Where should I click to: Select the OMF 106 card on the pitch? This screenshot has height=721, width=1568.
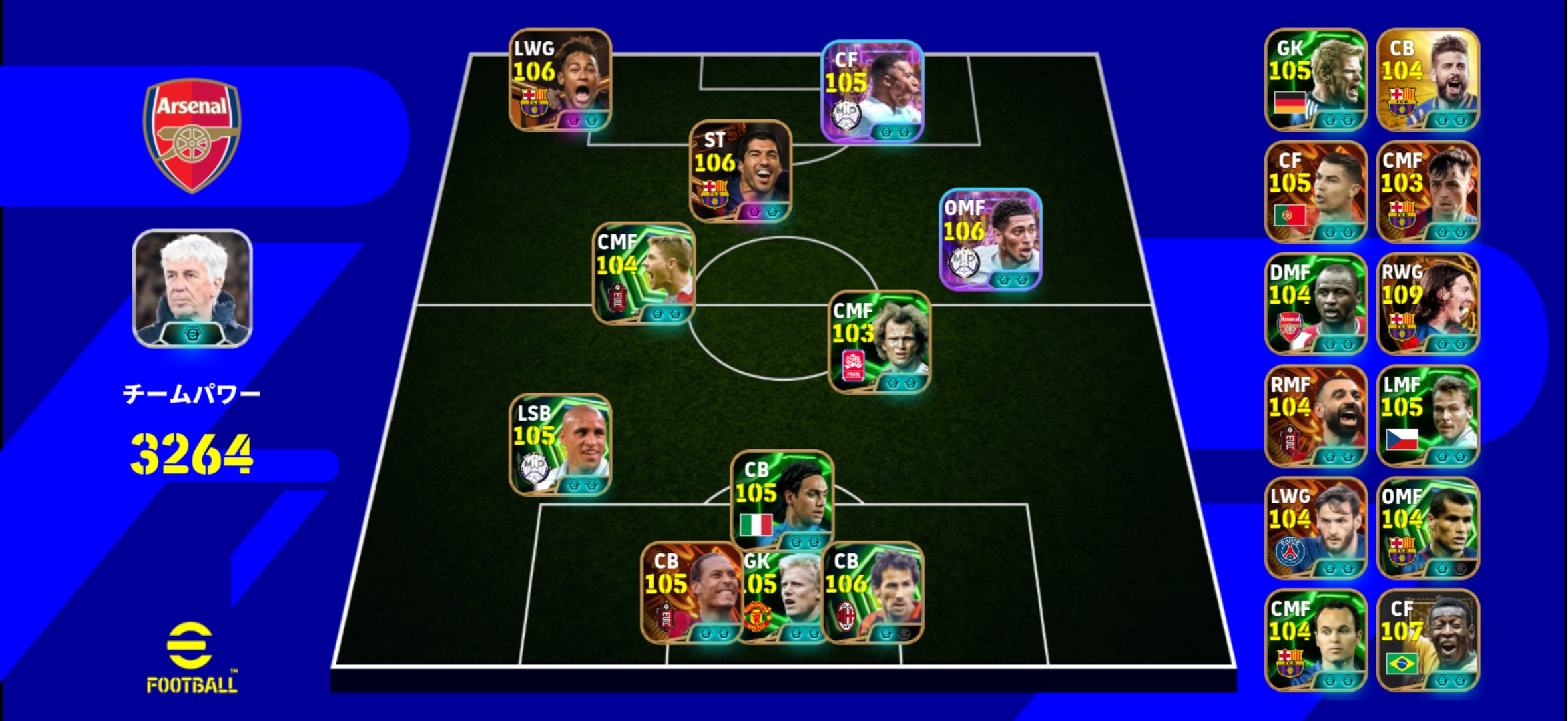pyautogui.click(x=990, y=239)
